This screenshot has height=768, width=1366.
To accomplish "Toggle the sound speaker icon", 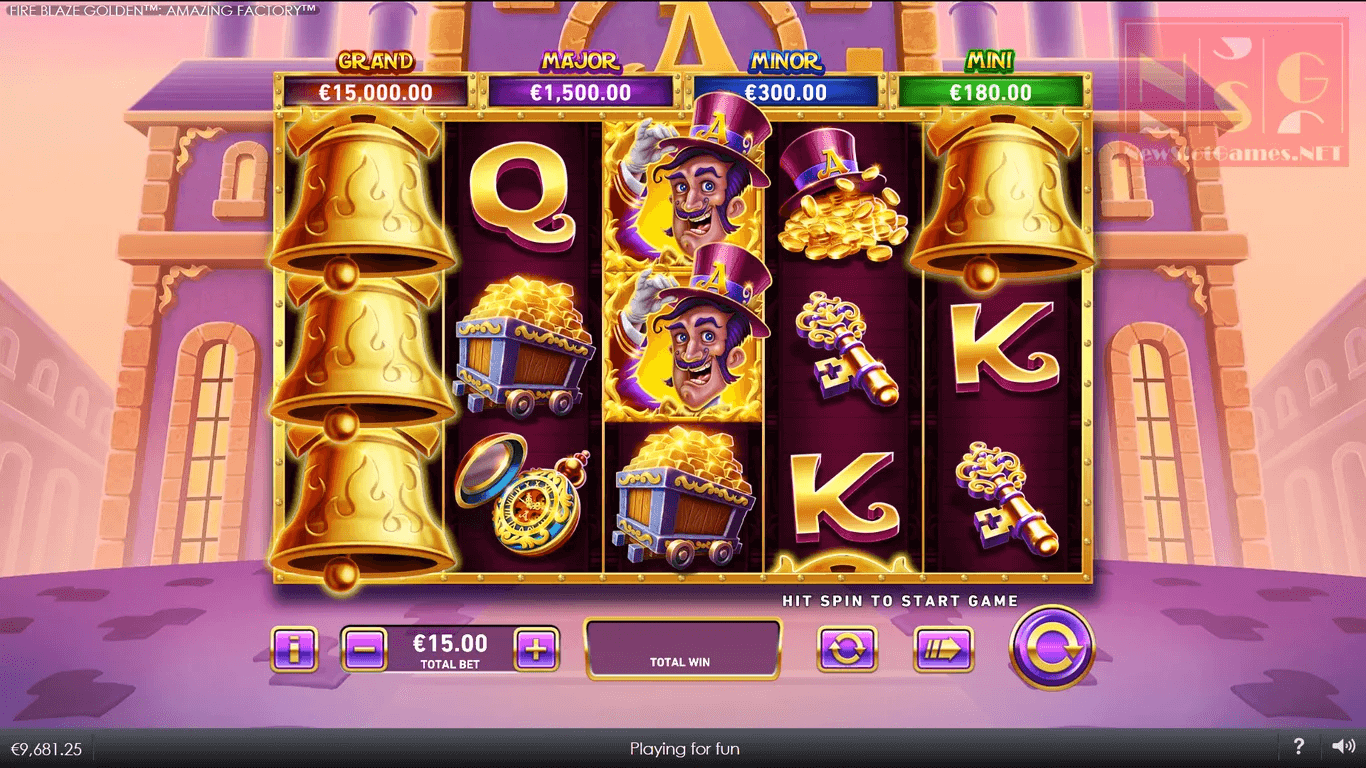I will click(1343, 746).
